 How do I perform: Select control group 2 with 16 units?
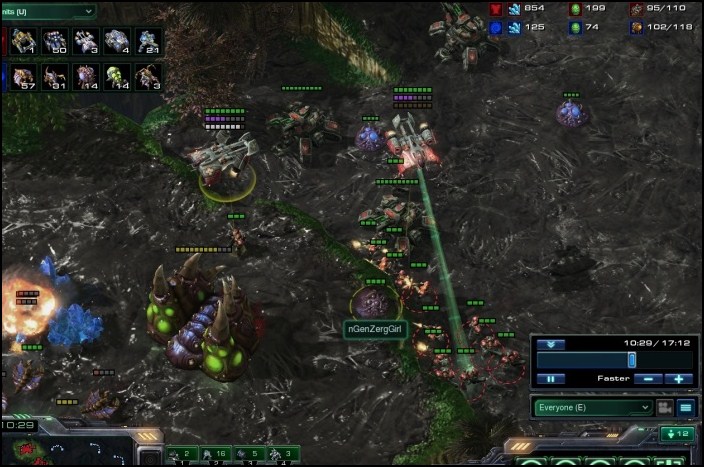point(214,455)
